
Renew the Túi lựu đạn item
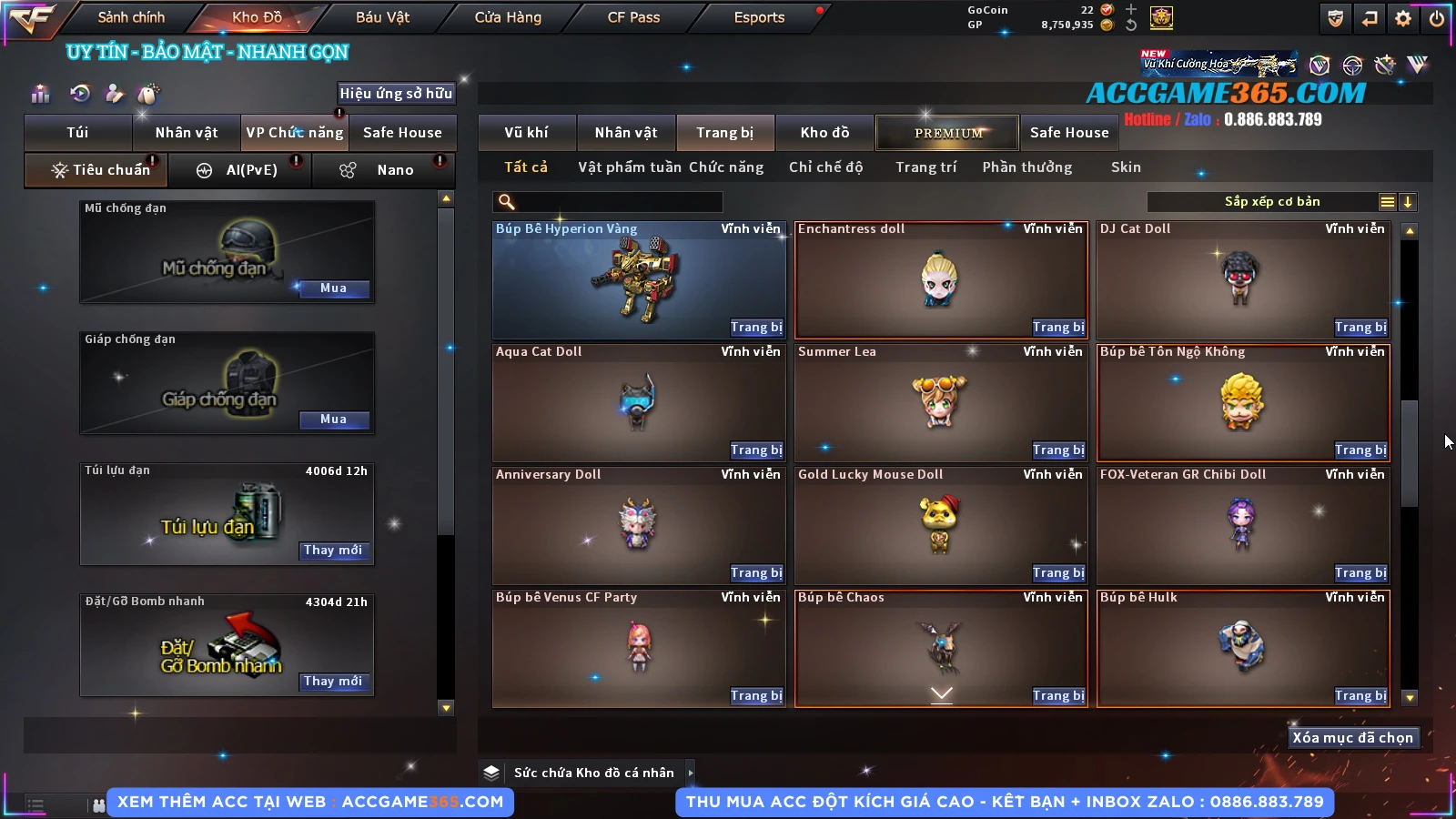click(333, 551)
